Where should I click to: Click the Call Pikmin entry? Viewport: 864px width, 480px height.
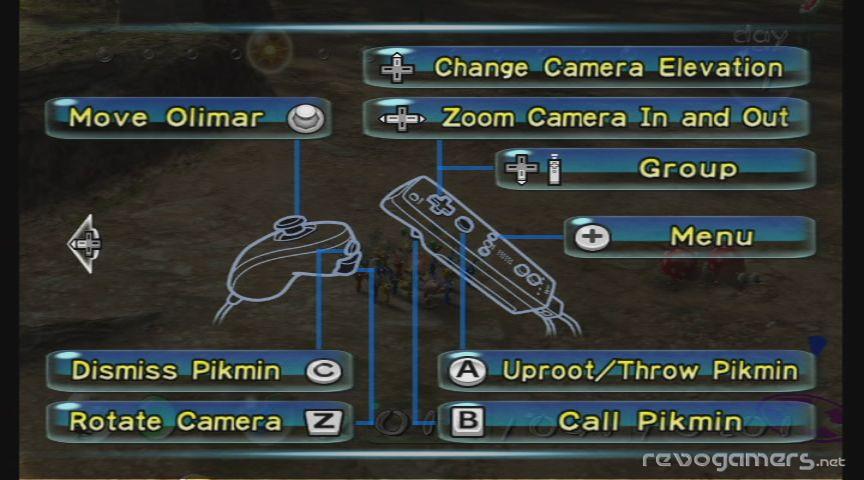[x=626, y=422]
